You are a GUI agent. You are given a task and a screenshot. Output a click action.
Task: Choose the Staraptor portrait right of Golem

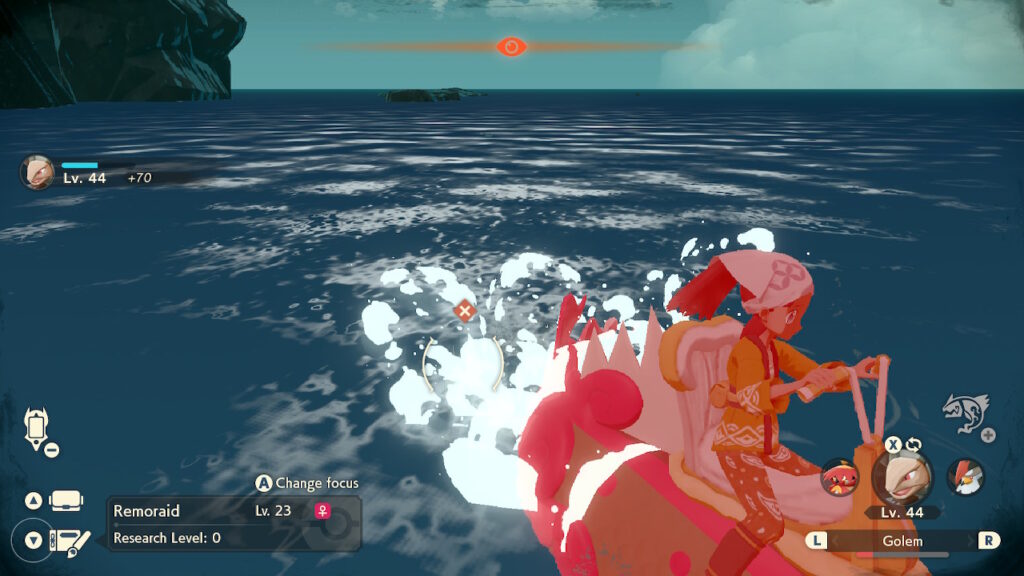coord(965,477)
